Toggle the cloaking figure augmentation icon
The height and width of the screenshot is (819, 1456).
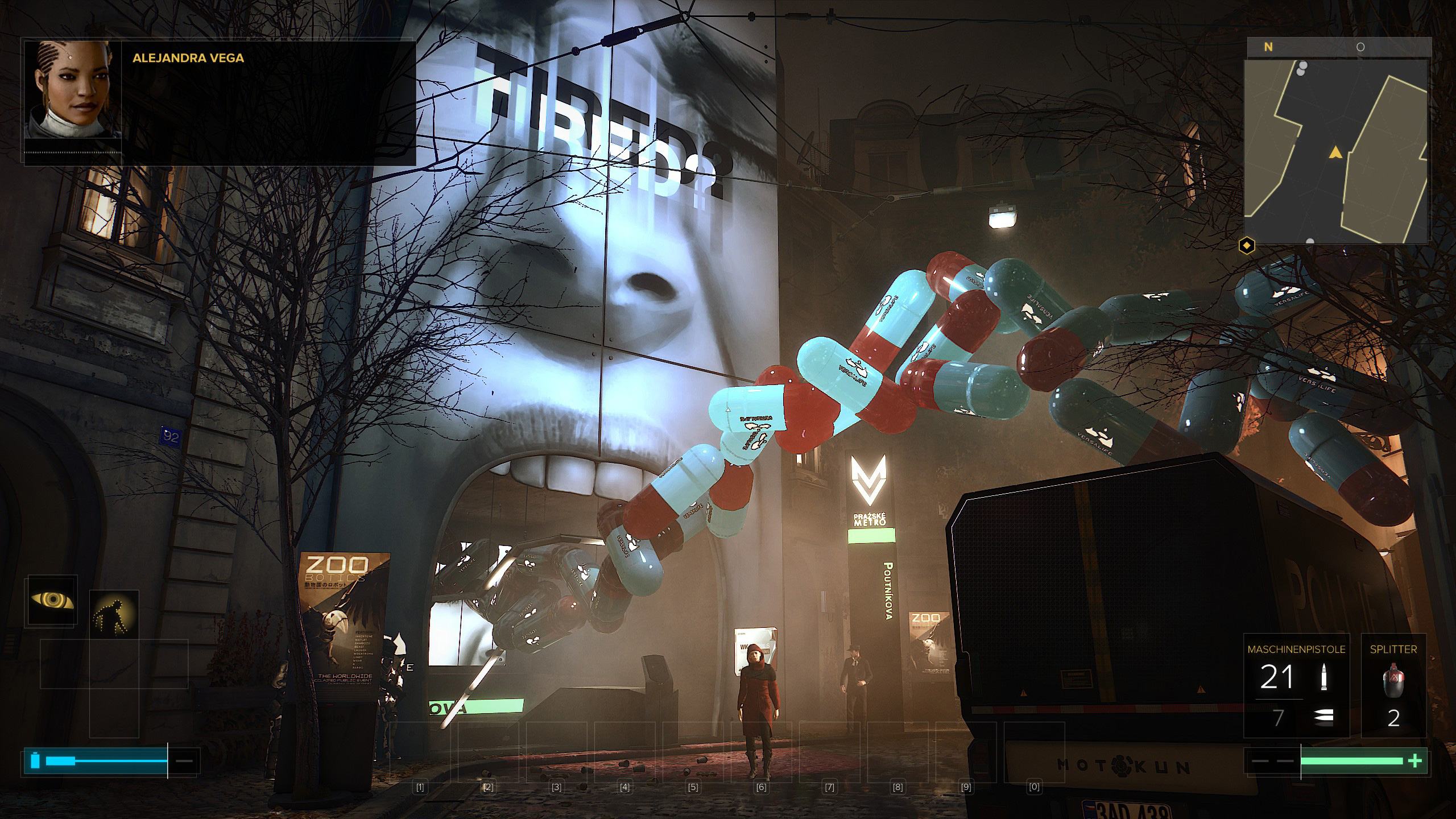tap(114, 615)
